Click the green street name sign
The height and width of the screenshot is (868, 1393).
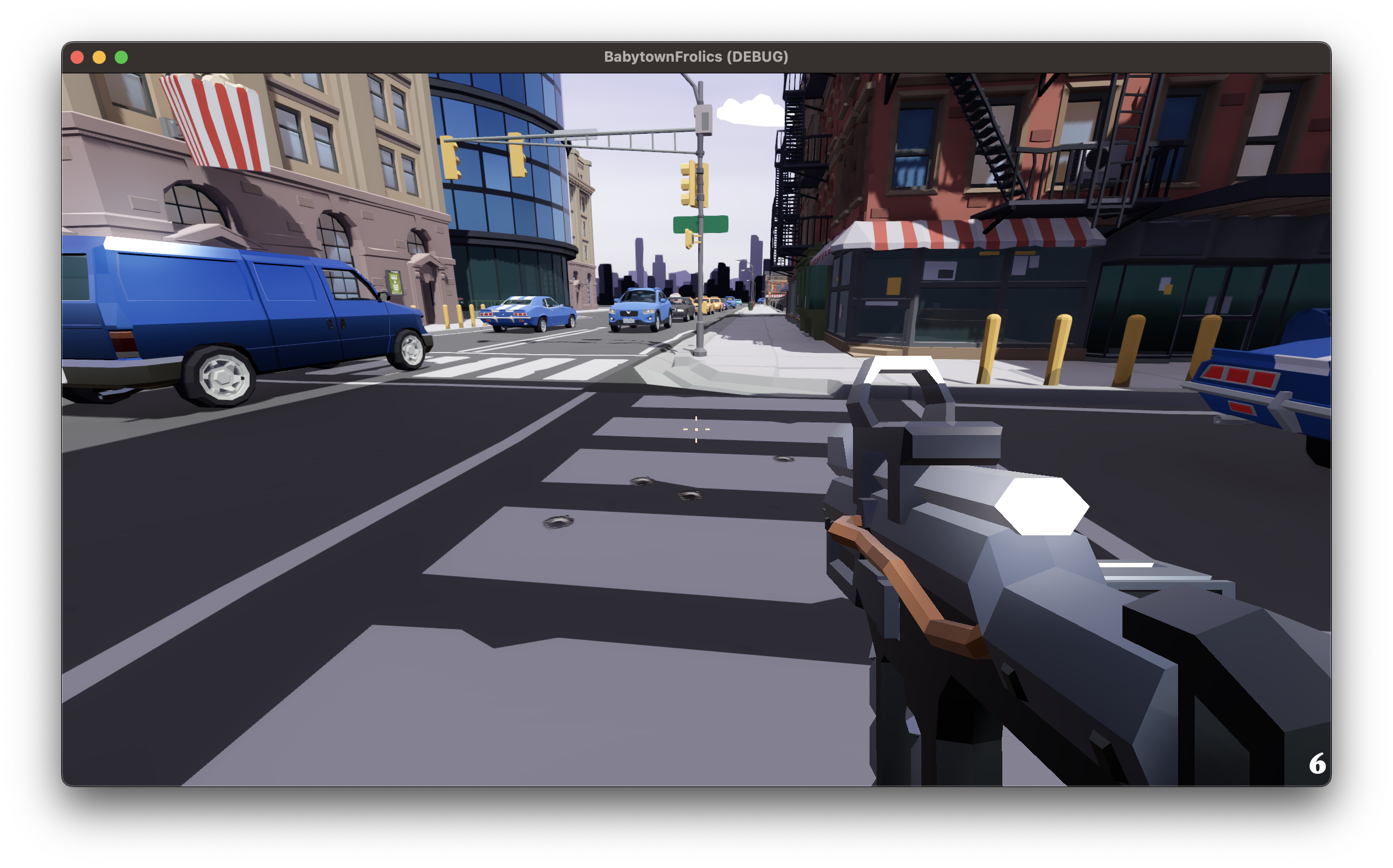pyautogui.click(x=701, y=224)
